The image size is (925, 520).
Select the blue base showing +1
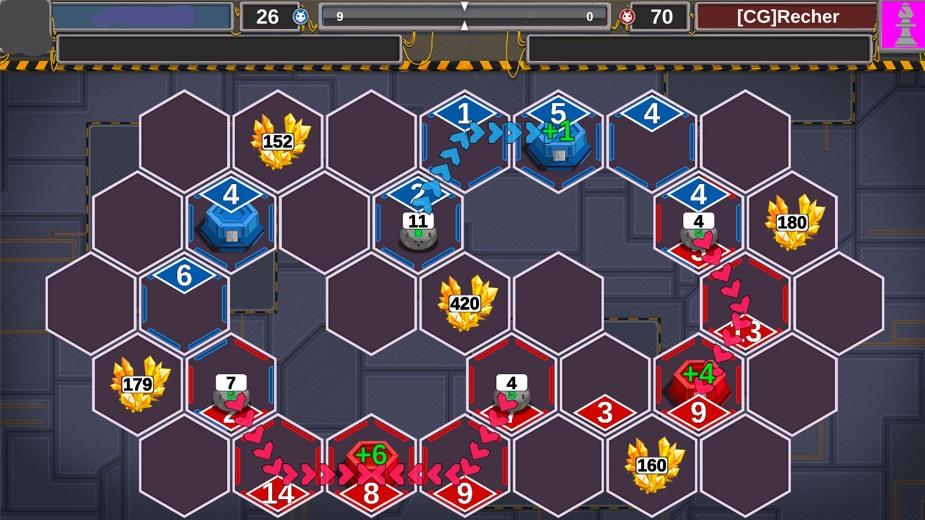tap(557, 142)
